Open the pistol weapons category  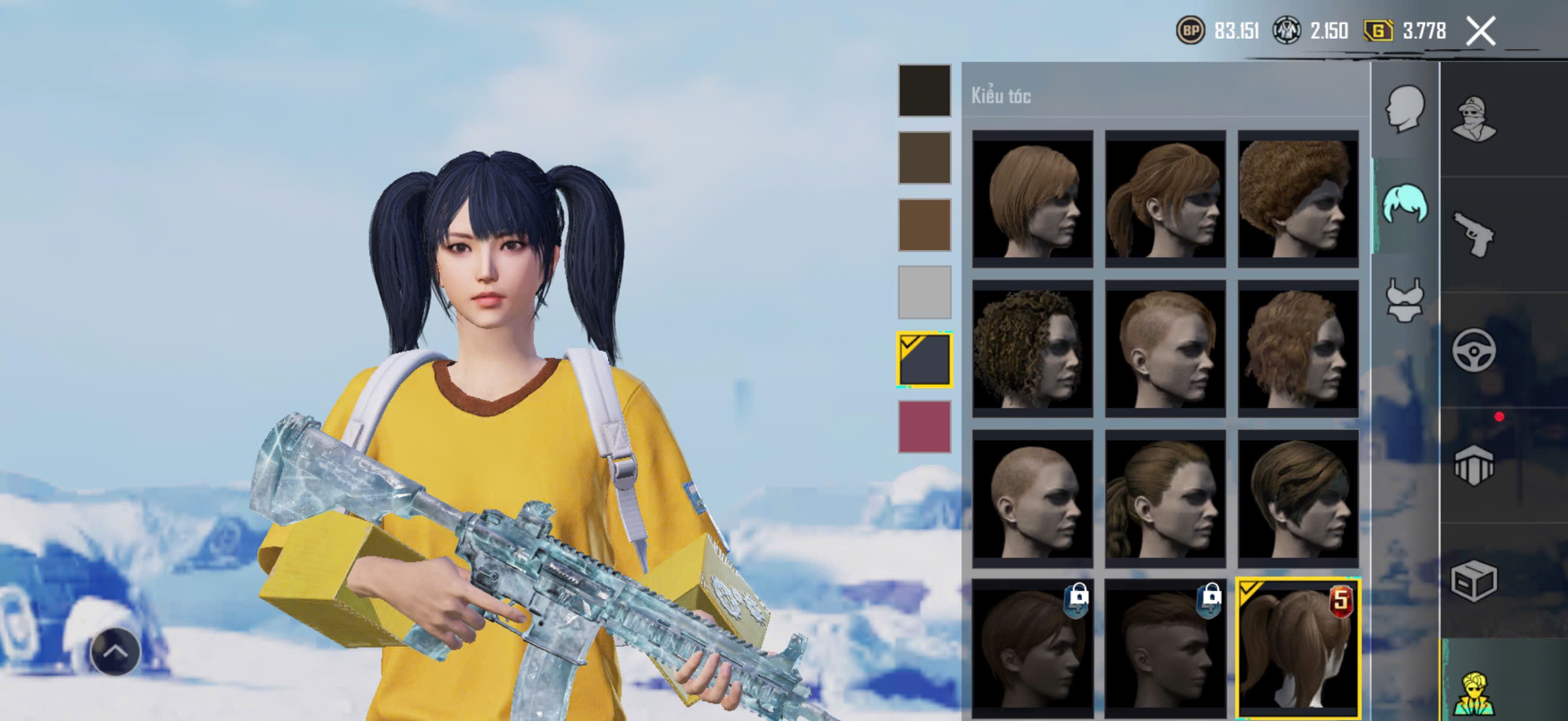pos(1474,234)
